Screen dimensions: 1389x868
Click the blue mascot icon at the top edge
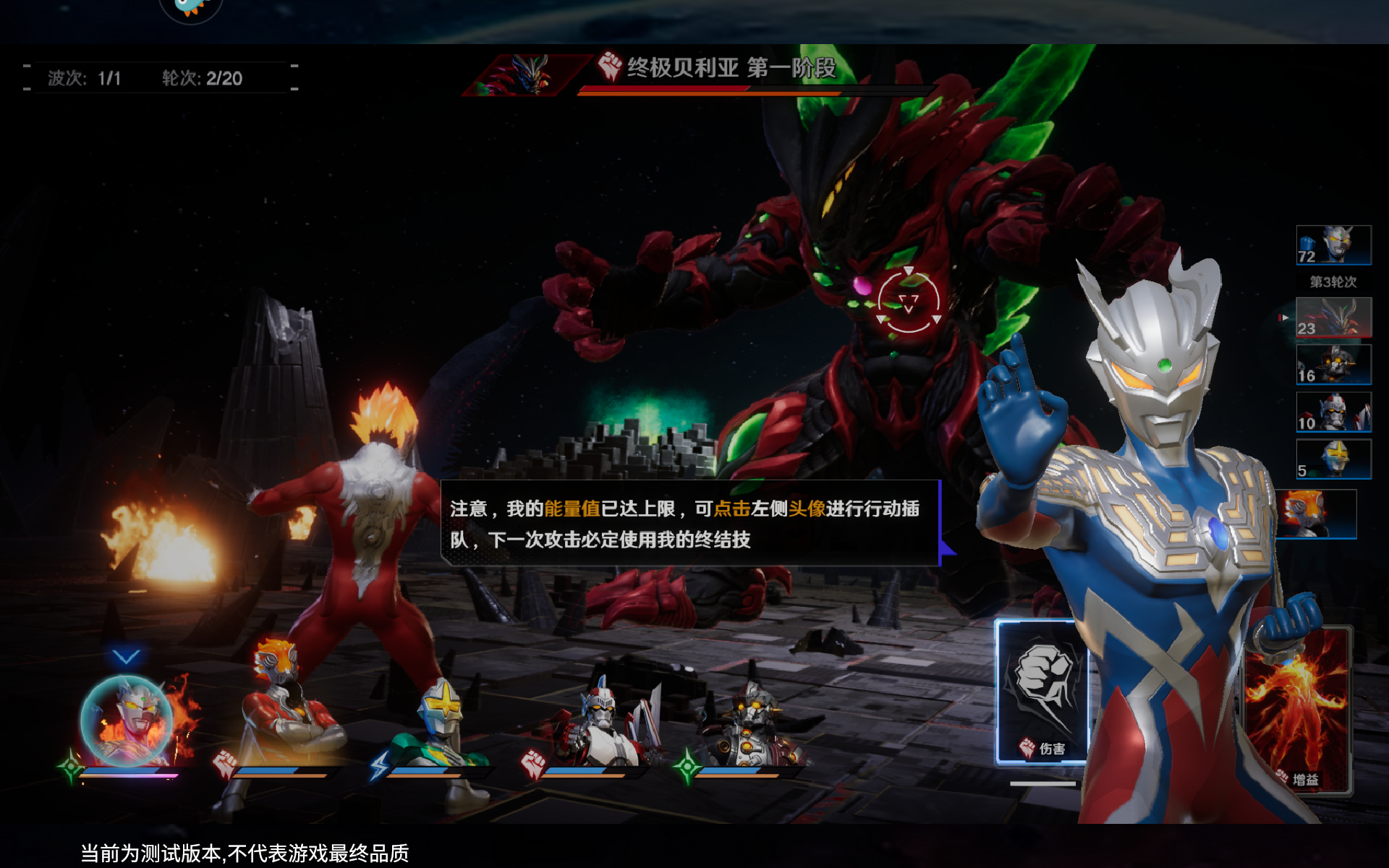click(x=190, y=7)
